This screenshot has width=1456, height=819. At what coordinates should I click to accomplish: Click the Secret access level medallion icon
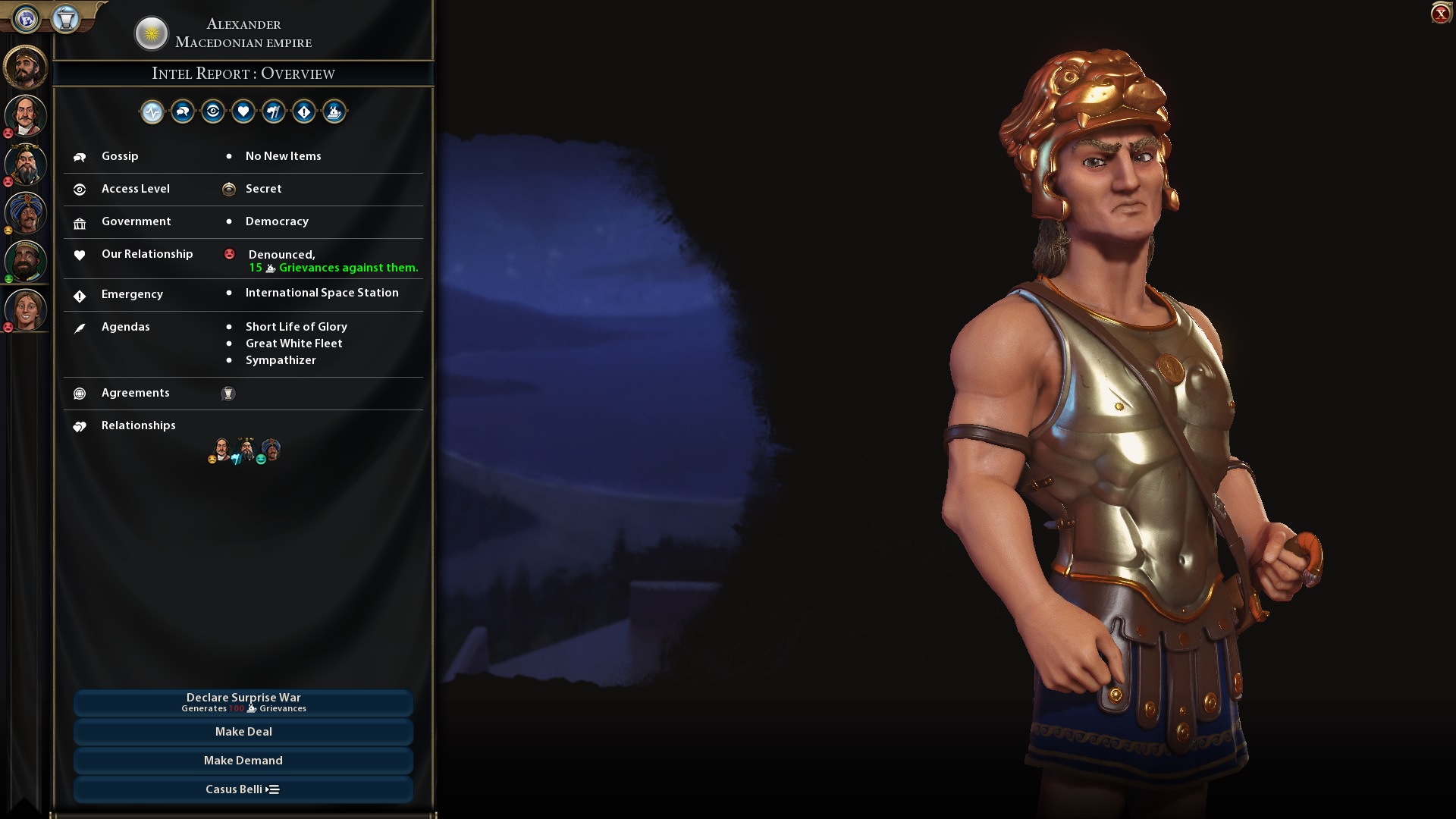229,189
